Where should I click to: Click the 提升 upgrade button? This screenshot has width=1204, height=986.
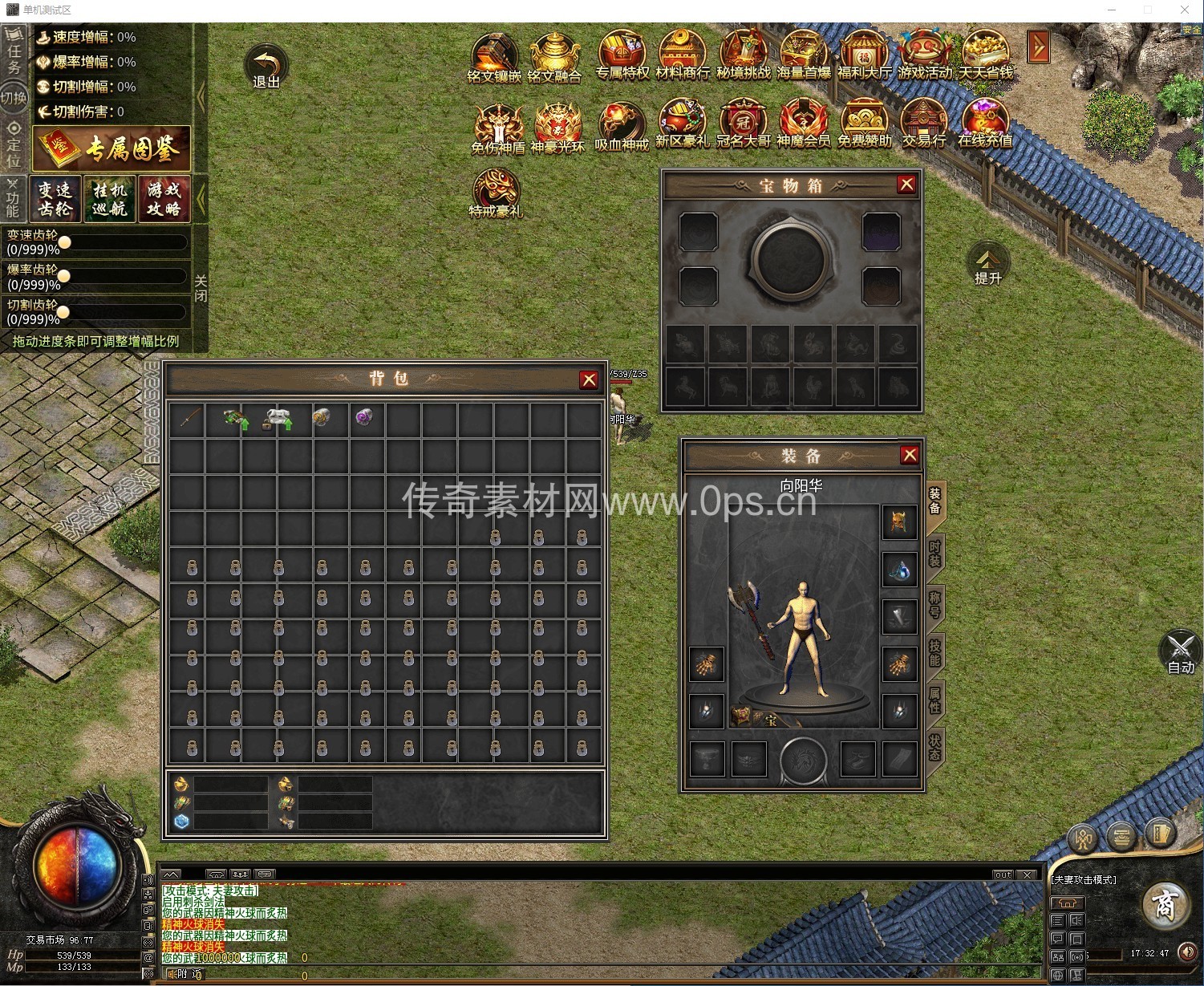[x=987, y=264]
